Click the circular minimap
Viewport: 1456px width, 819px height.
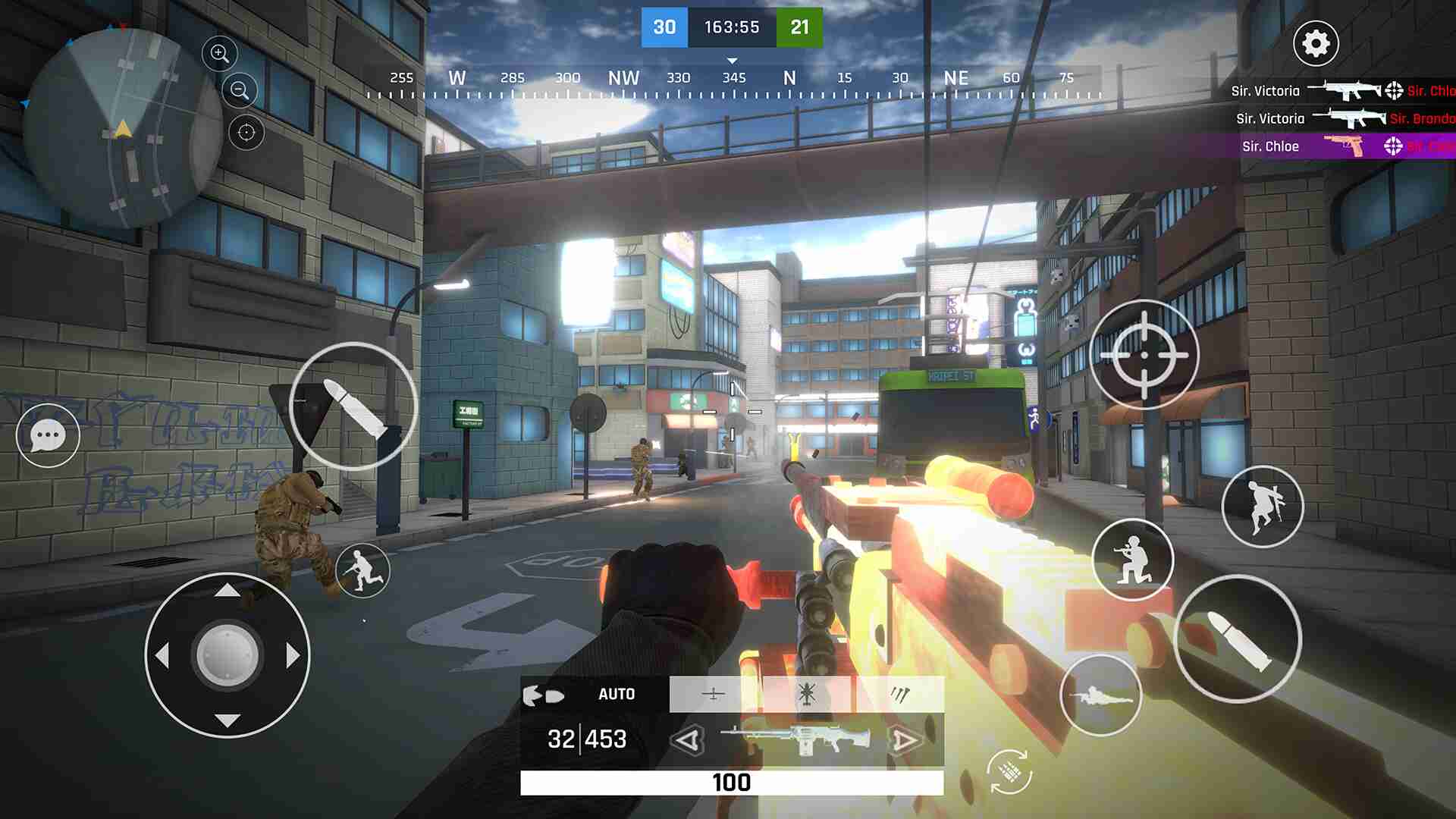point(123,129)
